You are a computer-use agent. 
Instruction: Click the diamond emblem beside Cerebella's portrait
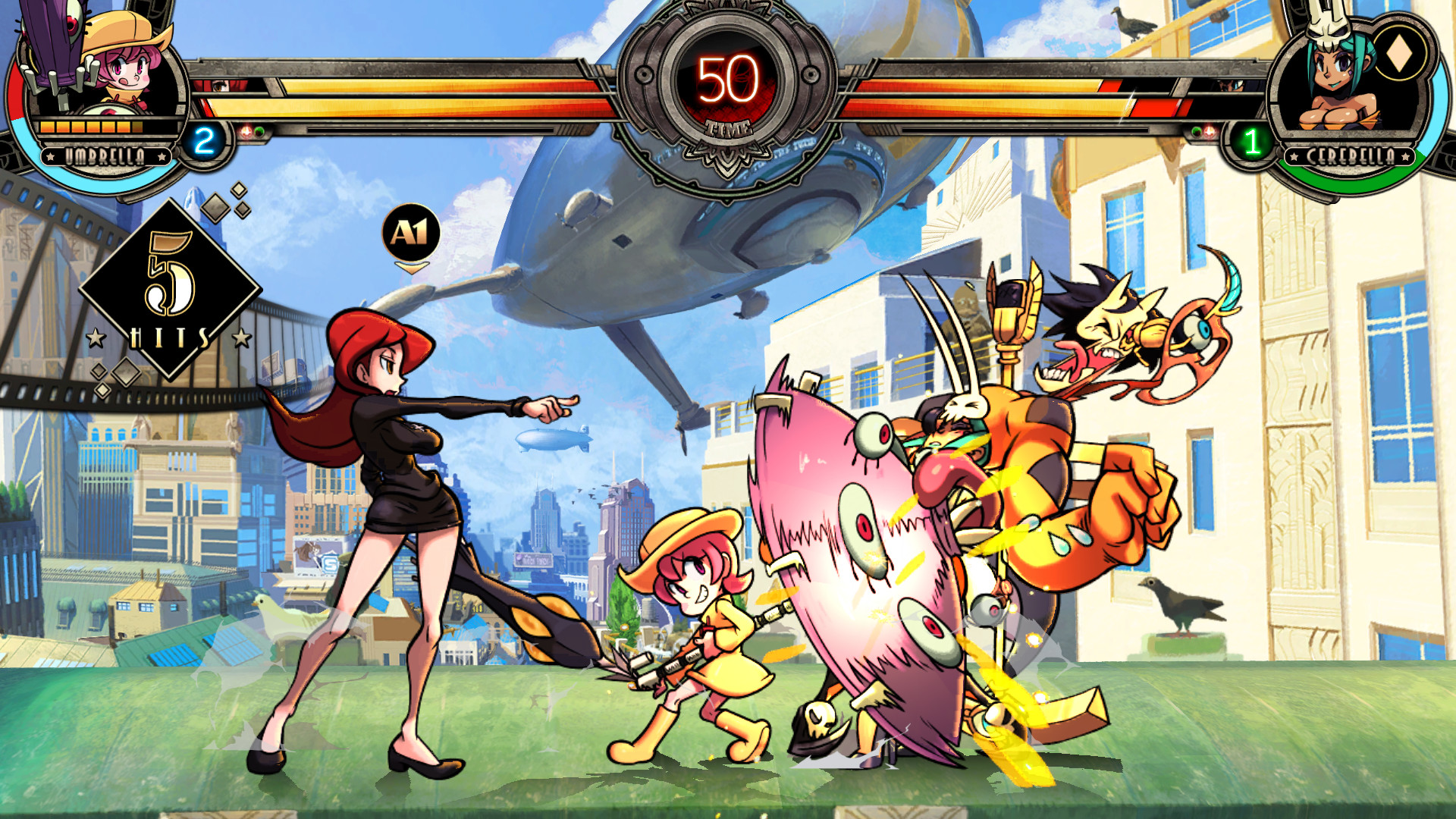click(x=1401, y=55)
